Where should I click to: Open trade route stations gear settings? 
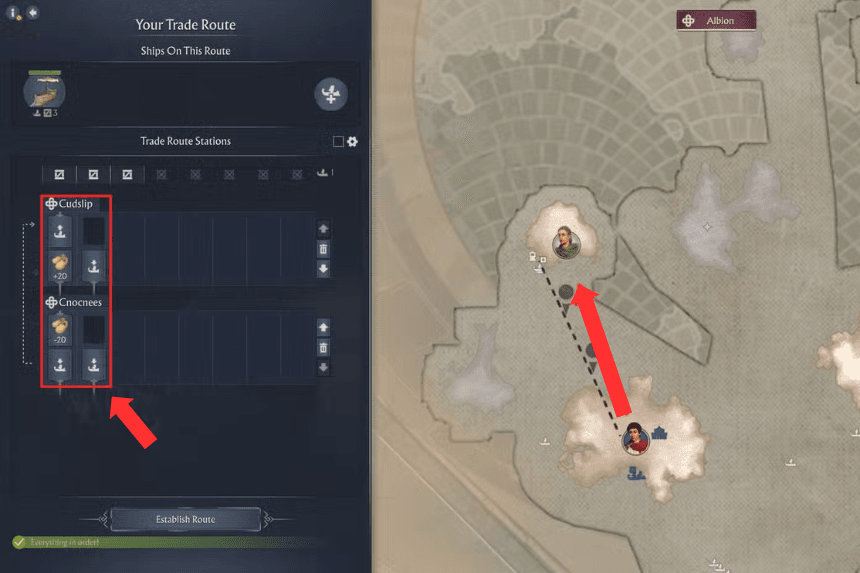coord(352,142)
